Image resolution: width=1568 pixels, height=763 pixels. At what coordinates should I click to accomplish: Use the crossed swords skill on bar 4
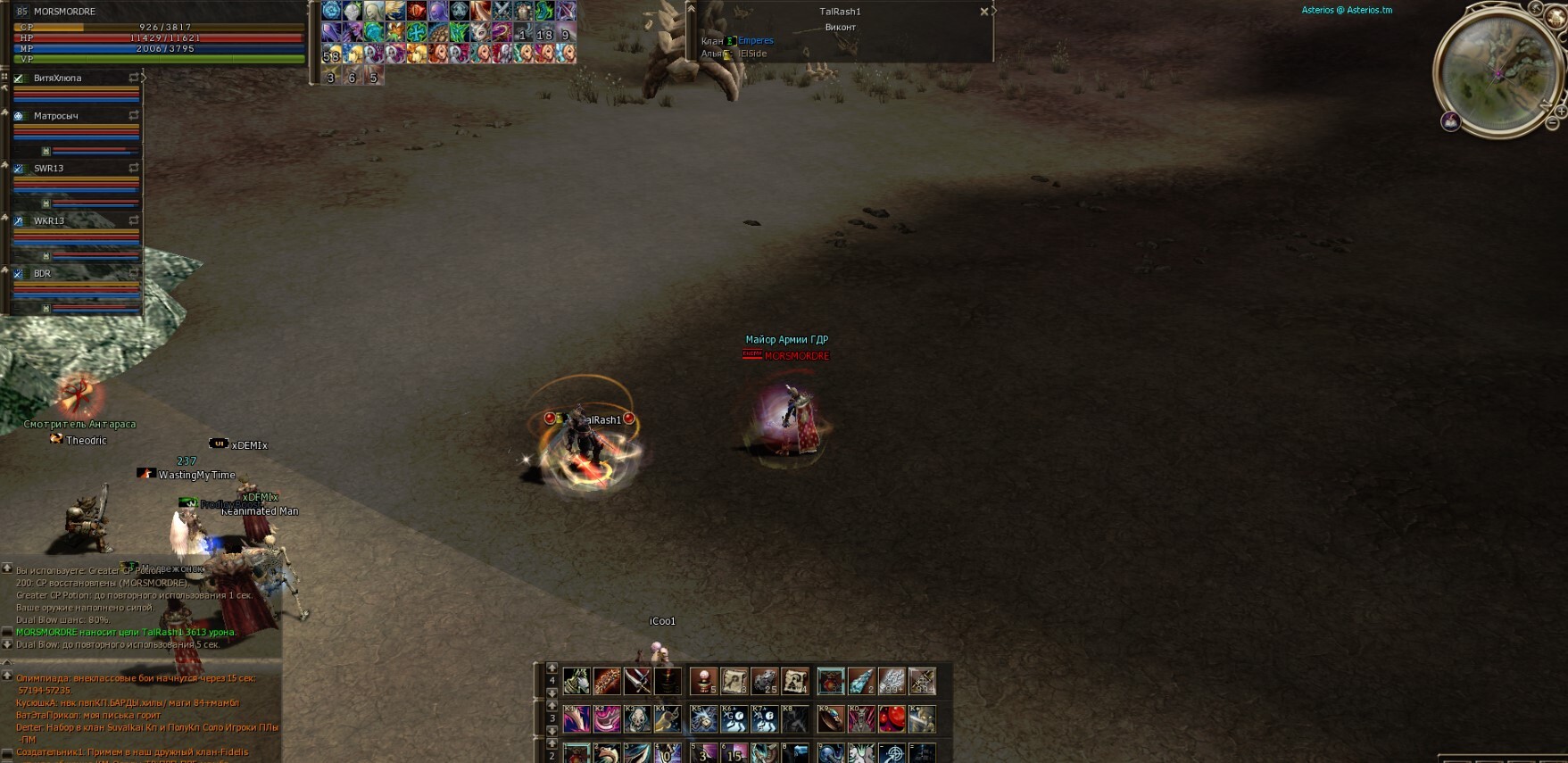click(637, 682)
